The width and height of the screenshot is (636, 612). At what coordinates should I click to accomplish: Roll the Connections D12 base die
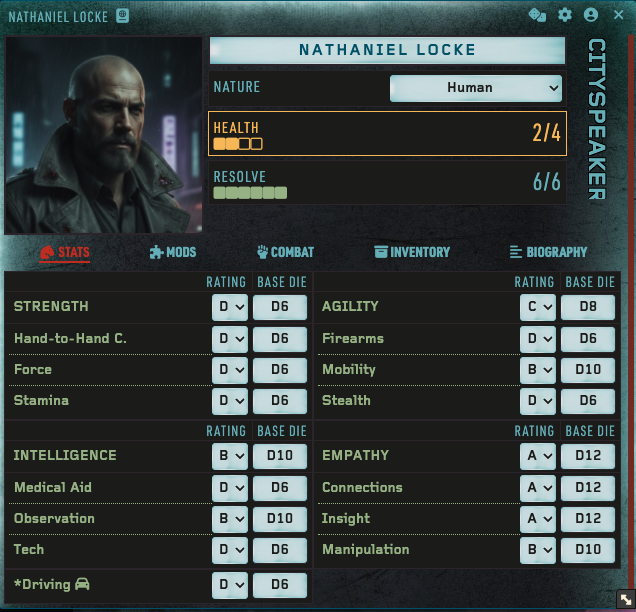(588, 488)
